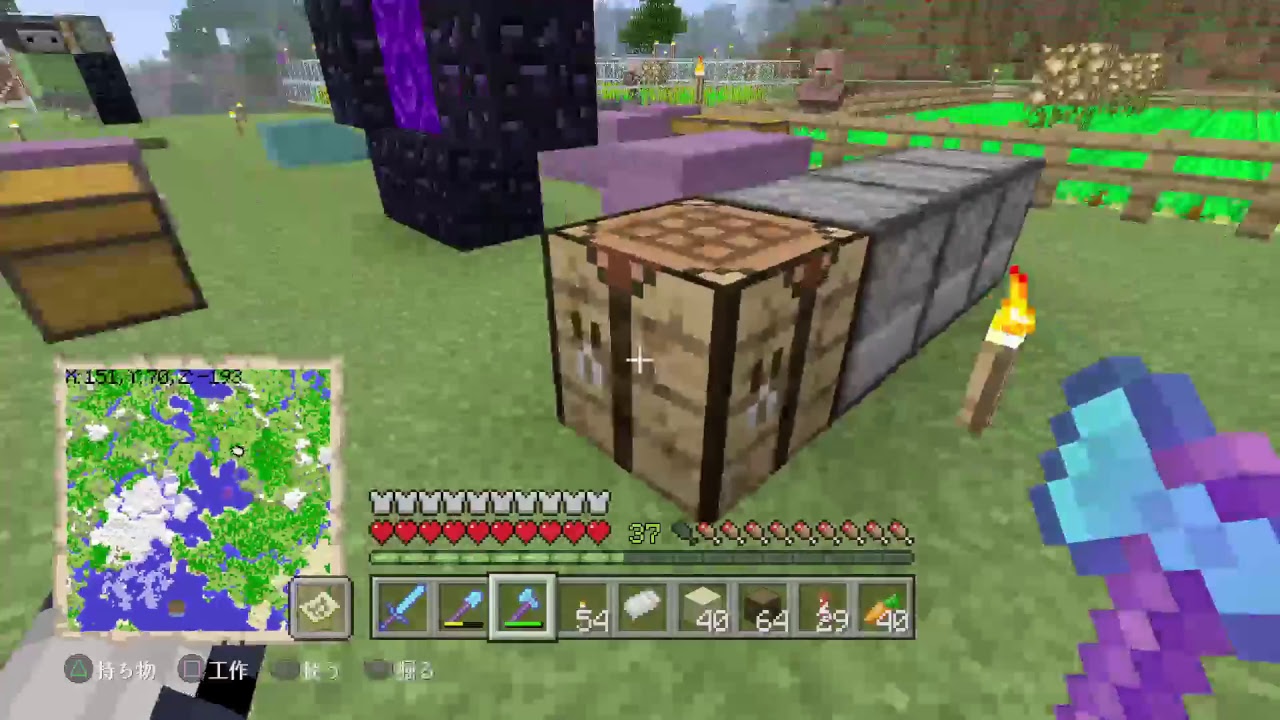Click the carrot stack in the last hotbar slot
Viewport: 1280px width, 720px height.
882,608
